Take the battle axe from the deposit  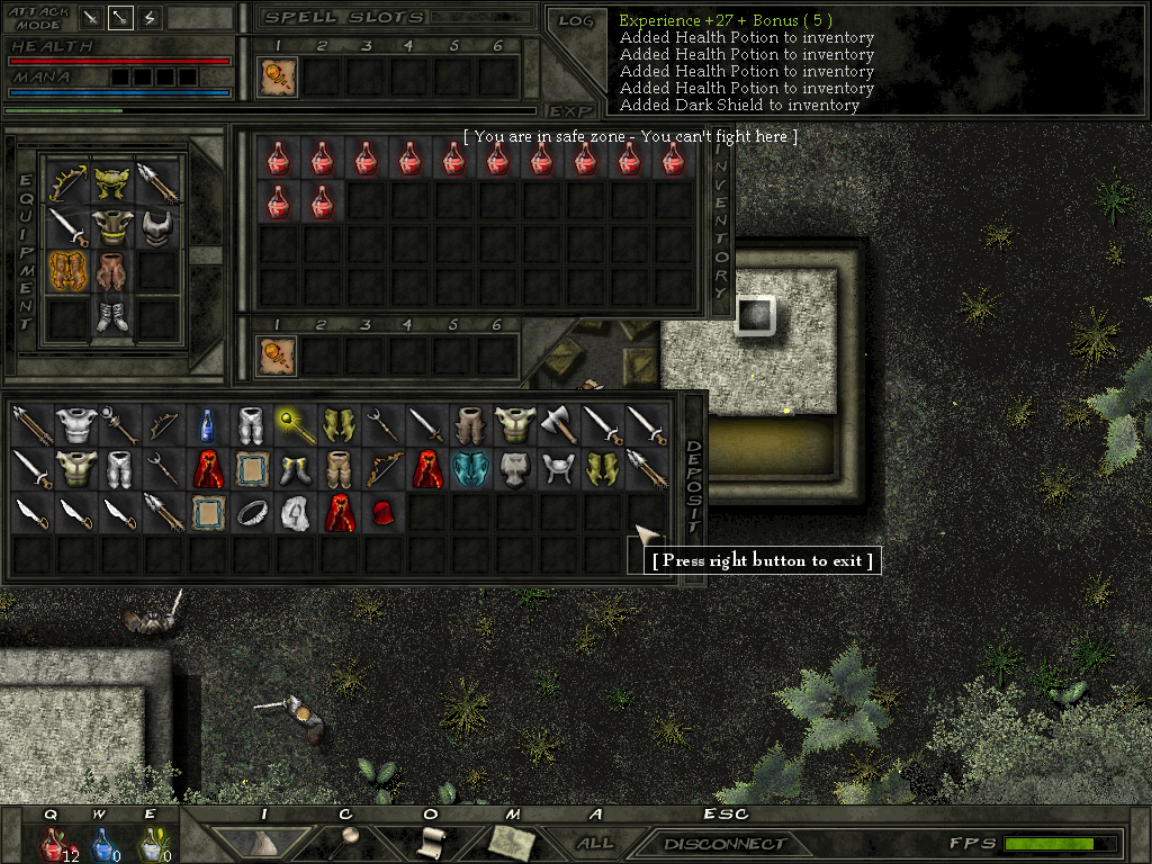click(559, 425)
